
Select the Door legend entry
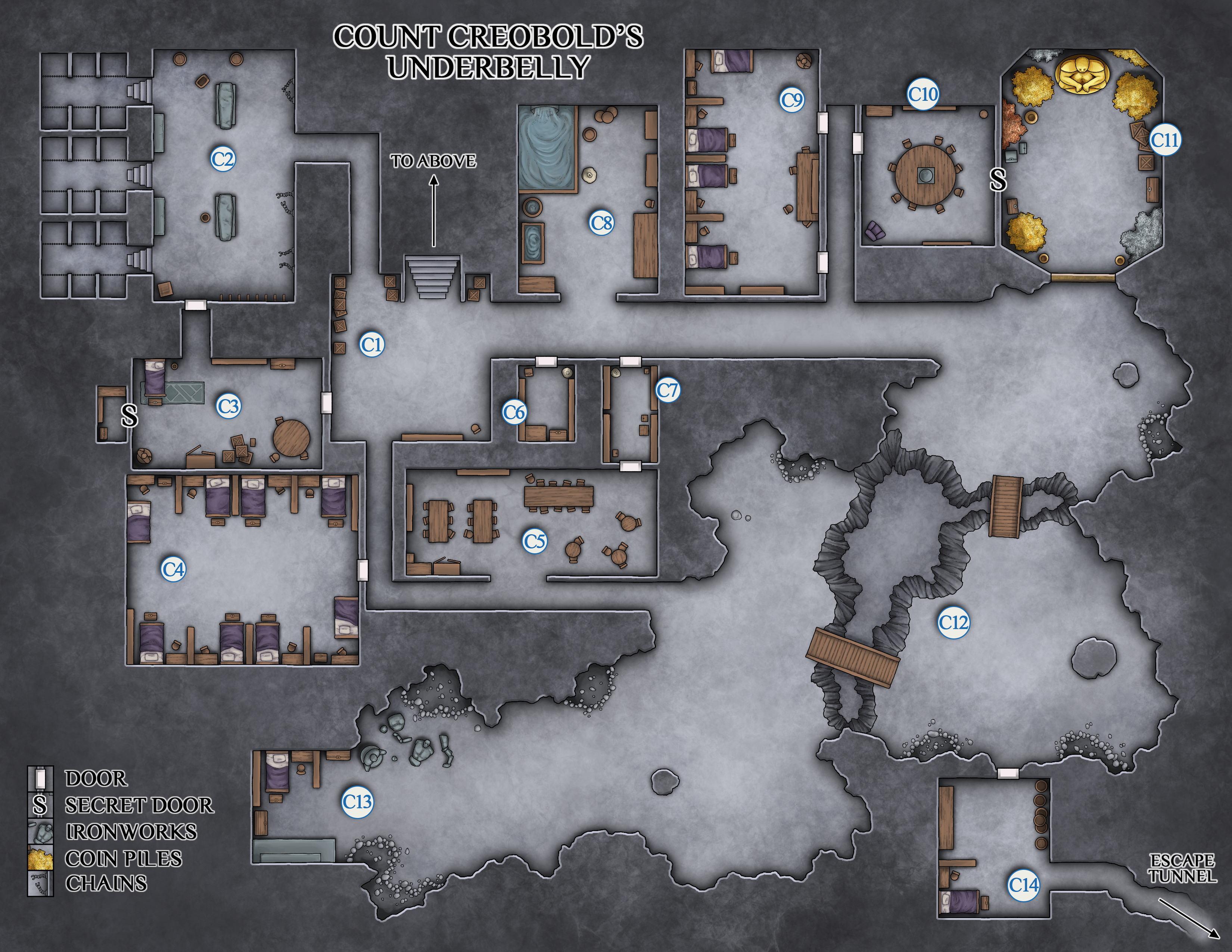click(x=96, y=778)
